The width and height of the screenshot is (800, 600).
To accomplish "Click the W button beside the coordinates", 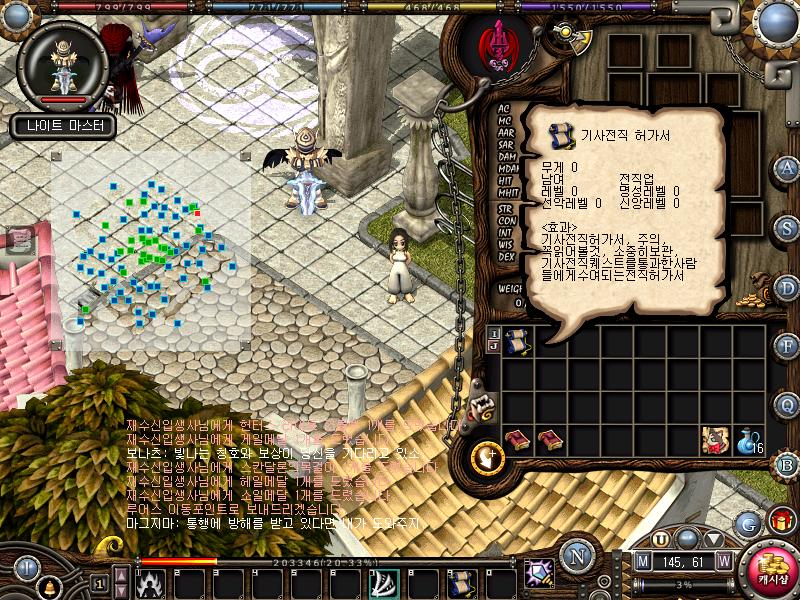I will pos(723,562).
